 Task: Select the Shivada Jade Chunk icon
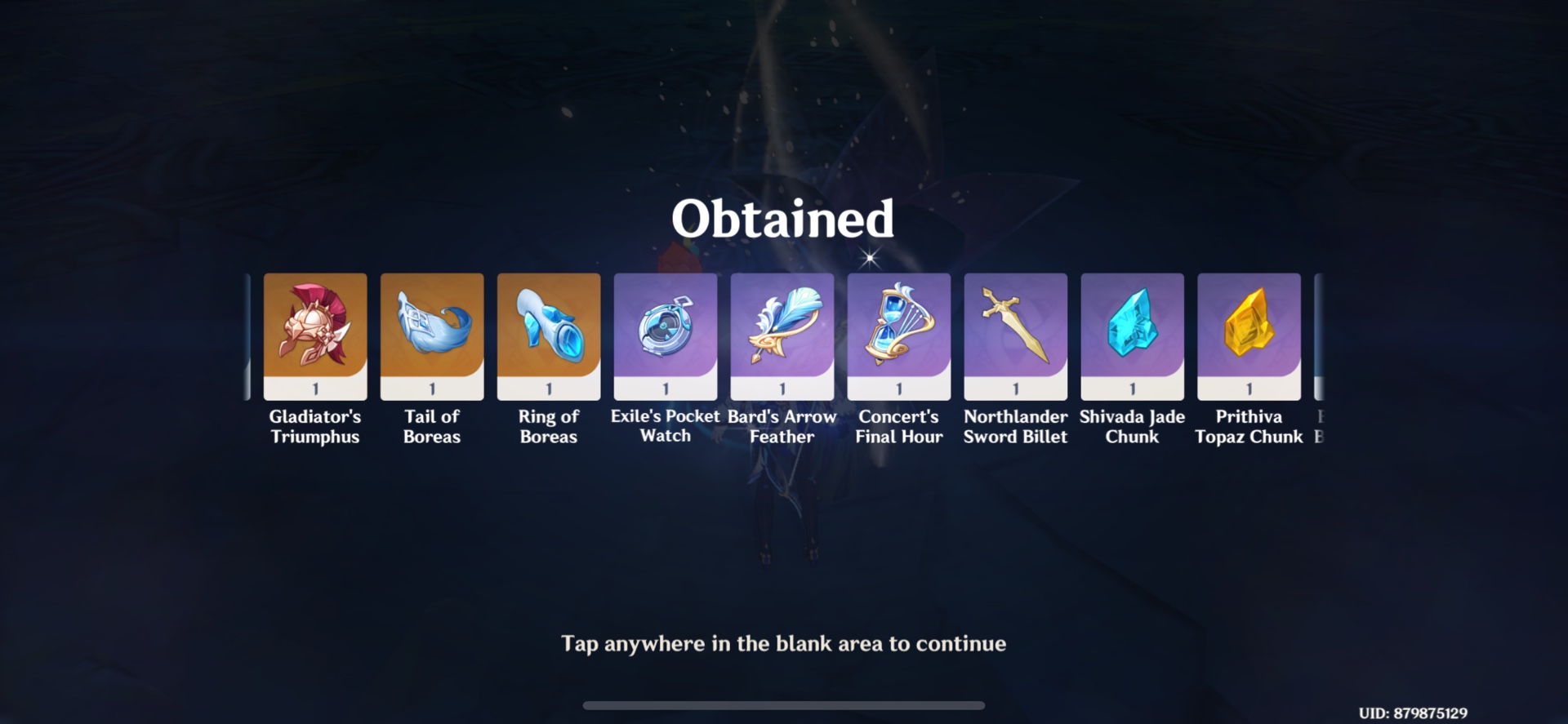click(1132, 331)
